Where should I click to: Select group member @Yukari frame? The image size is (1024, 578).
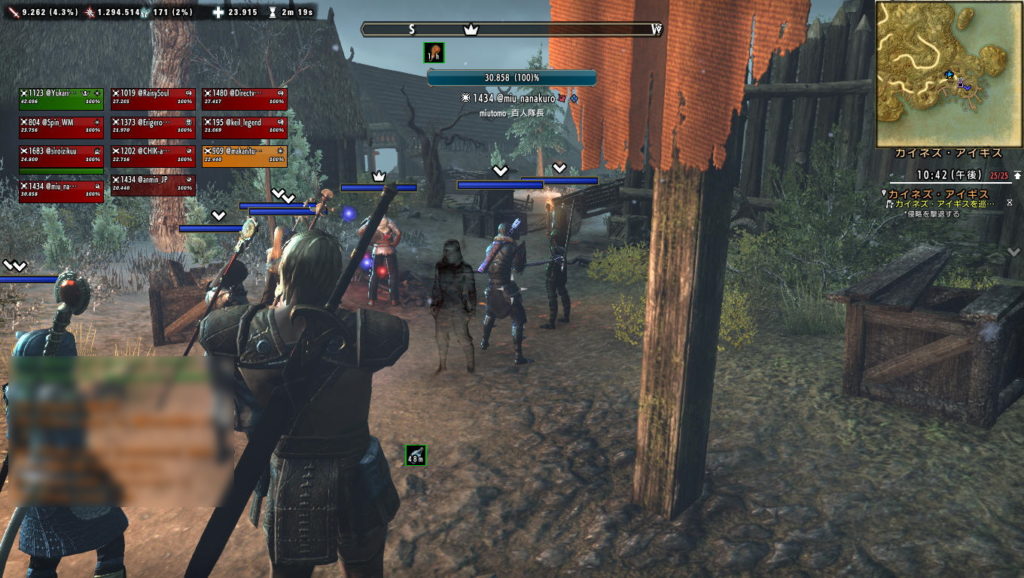click(x=61, y=97)
